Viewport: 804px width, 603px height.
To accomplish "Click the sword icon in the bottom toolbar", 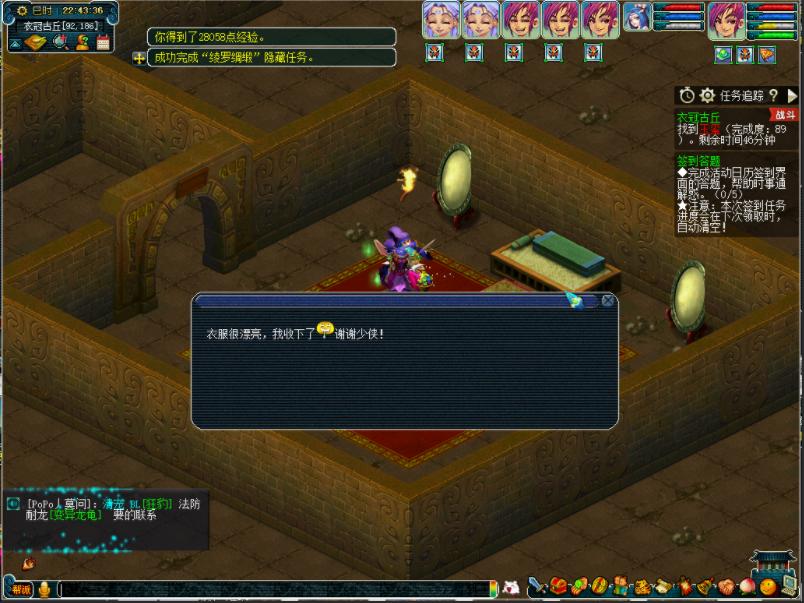I will [x=536, y=586].
